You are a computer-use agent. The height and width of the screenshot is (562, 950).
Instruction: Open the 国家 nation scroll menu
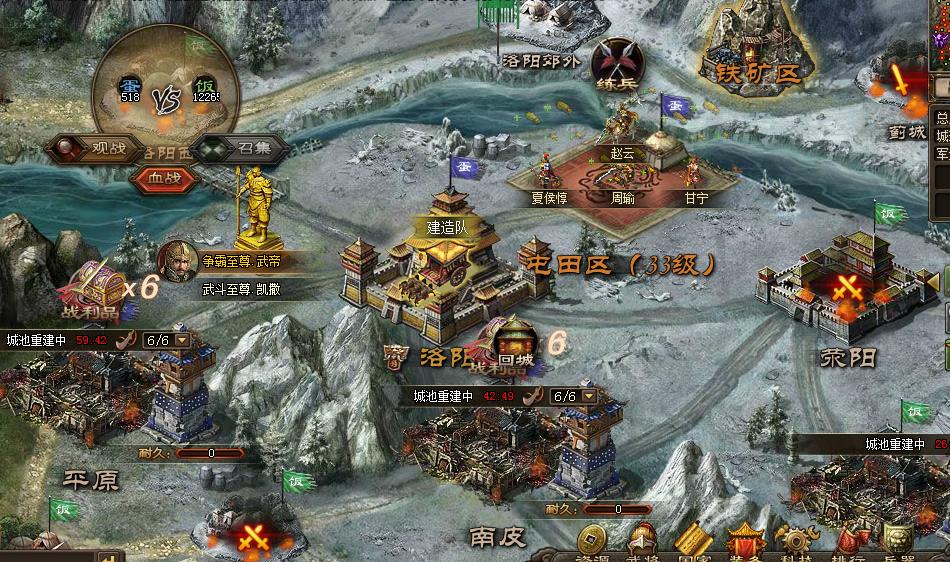[x=693, y=541]
